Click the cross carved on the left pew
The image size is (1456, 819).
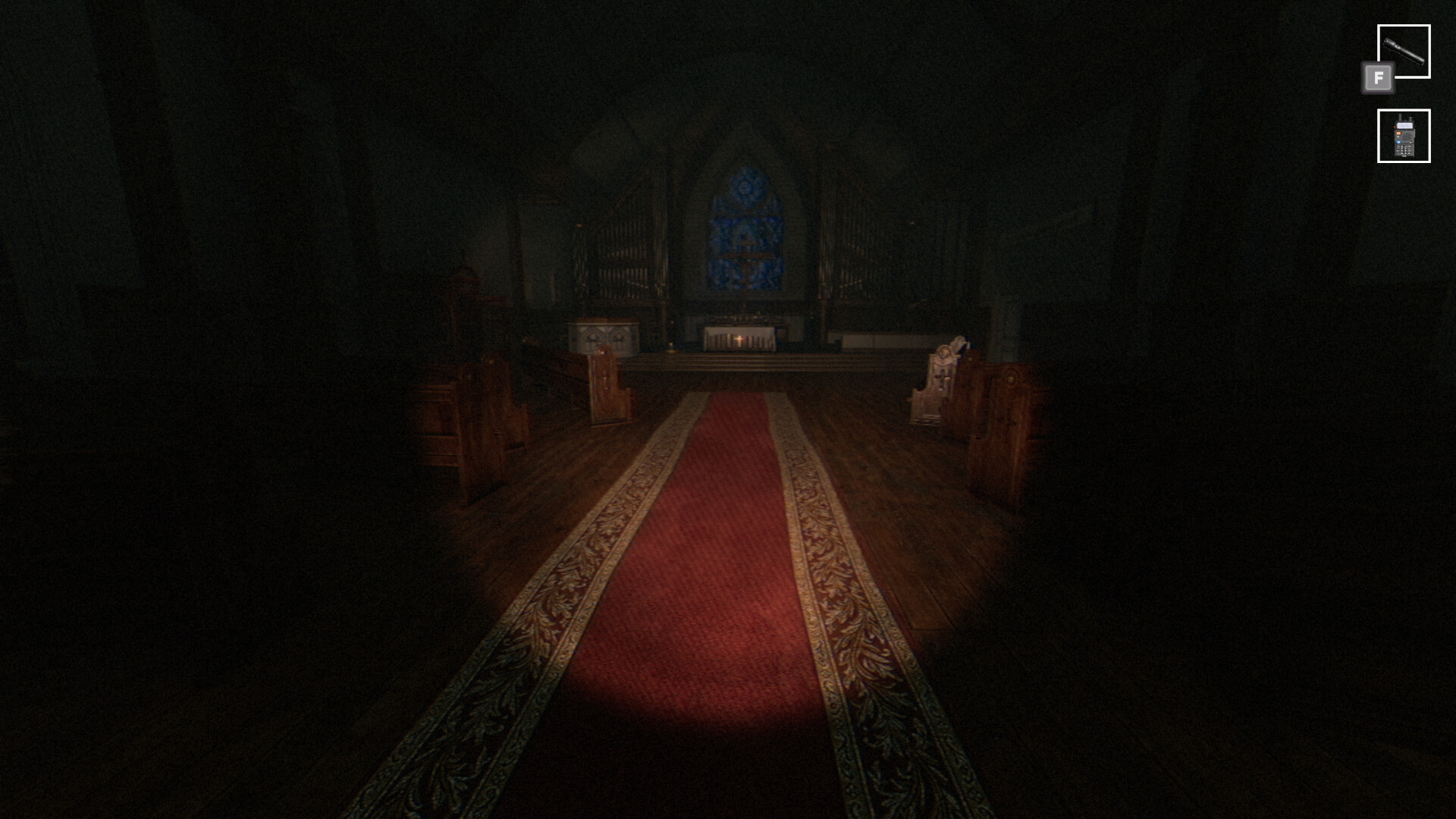(604, 380)
